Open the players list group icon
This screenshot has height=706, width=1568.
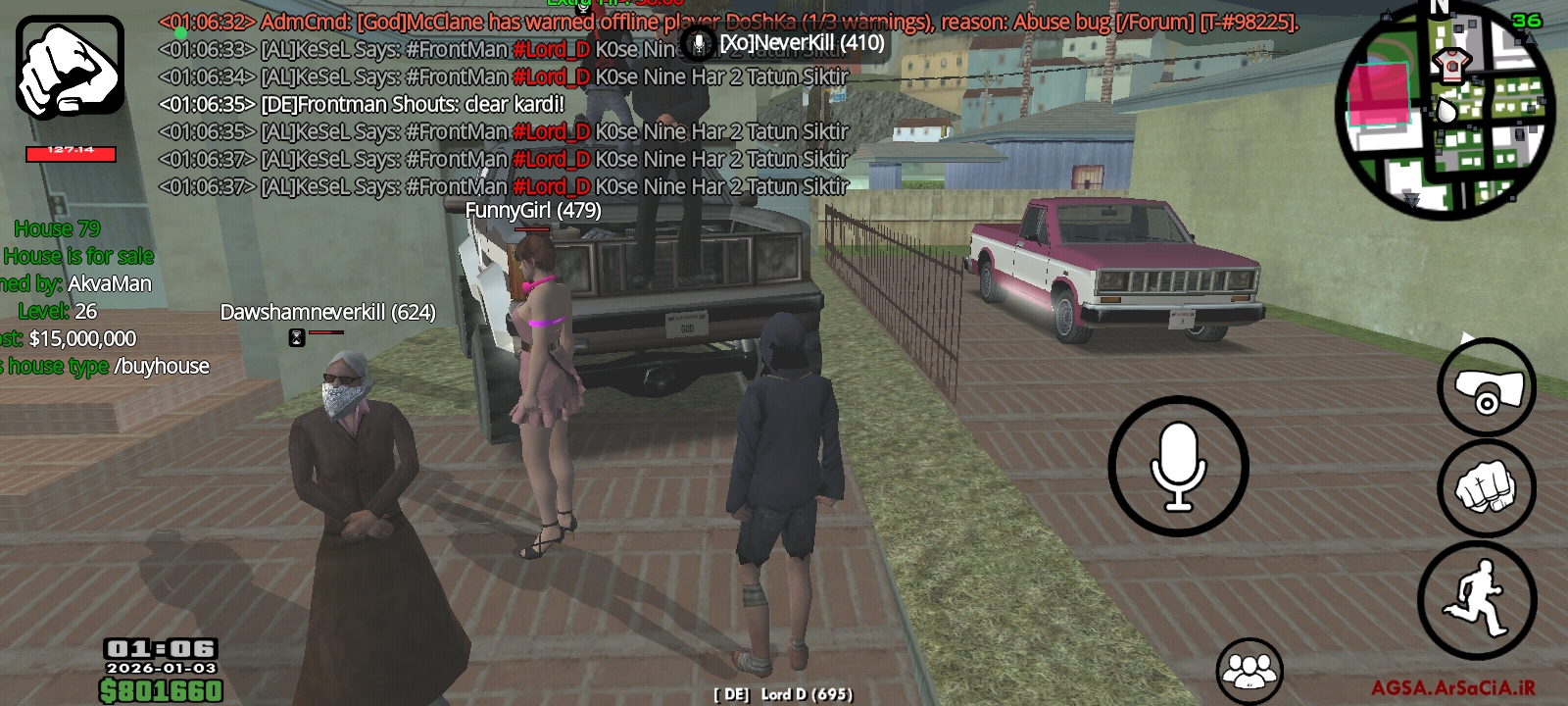[x=1249, y=671]
